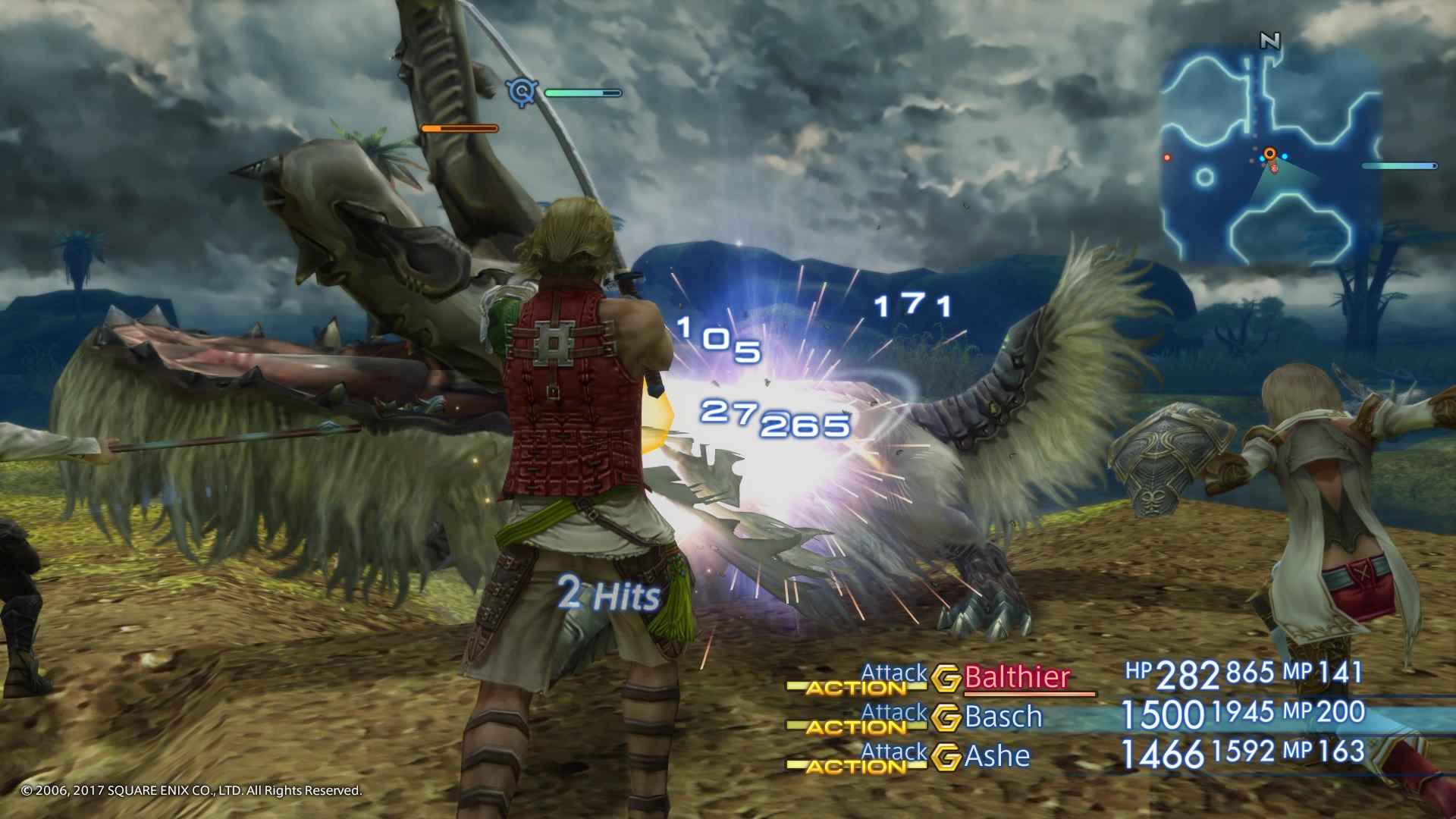Select Balthier in the party list

click(x=1017, y=677)
